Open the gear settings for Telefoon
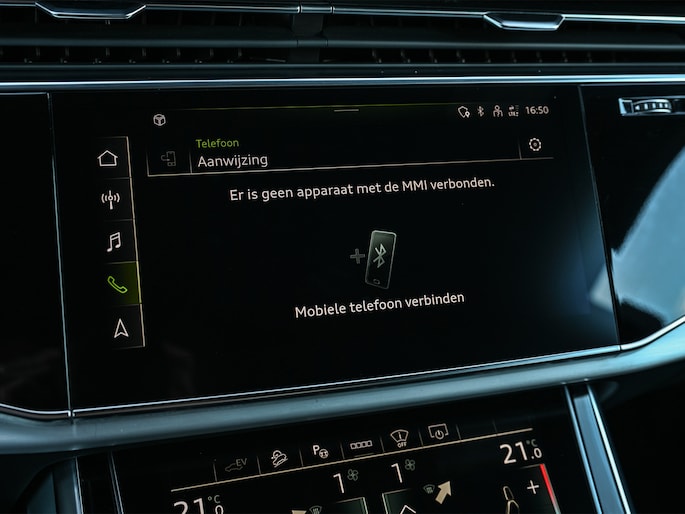This screenshot has width=685, height=514. tap(535, 145)
